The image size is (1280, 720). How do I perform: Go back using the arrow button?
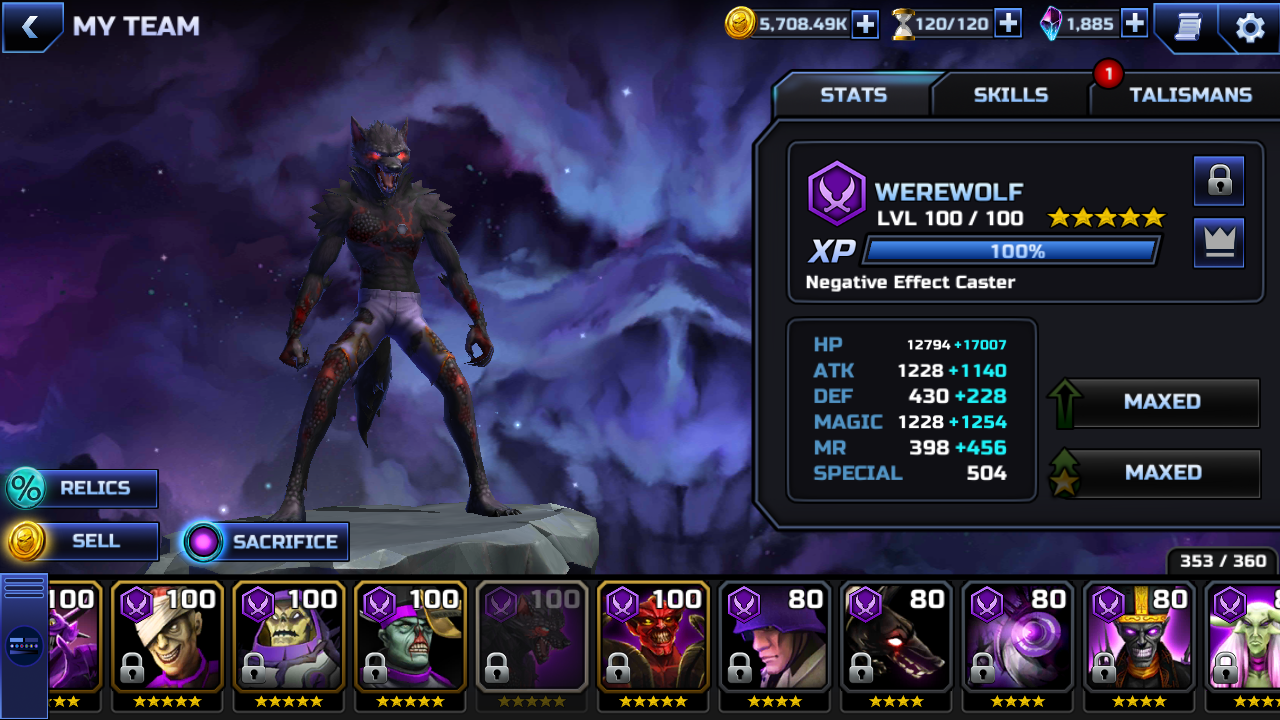point(31,27)
